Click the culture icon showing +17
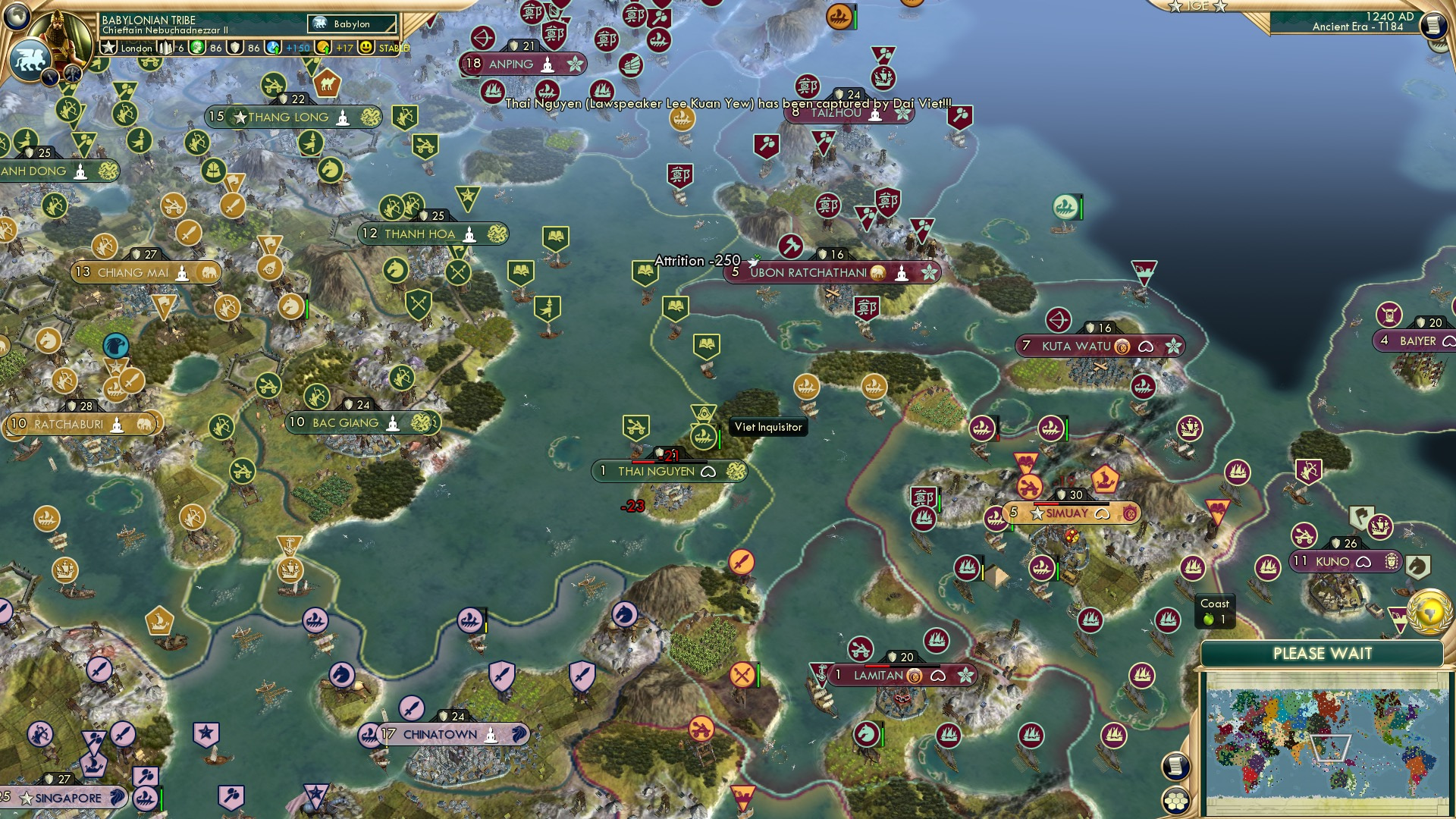The image size is (1456, 819). click(x=322, y=48)
